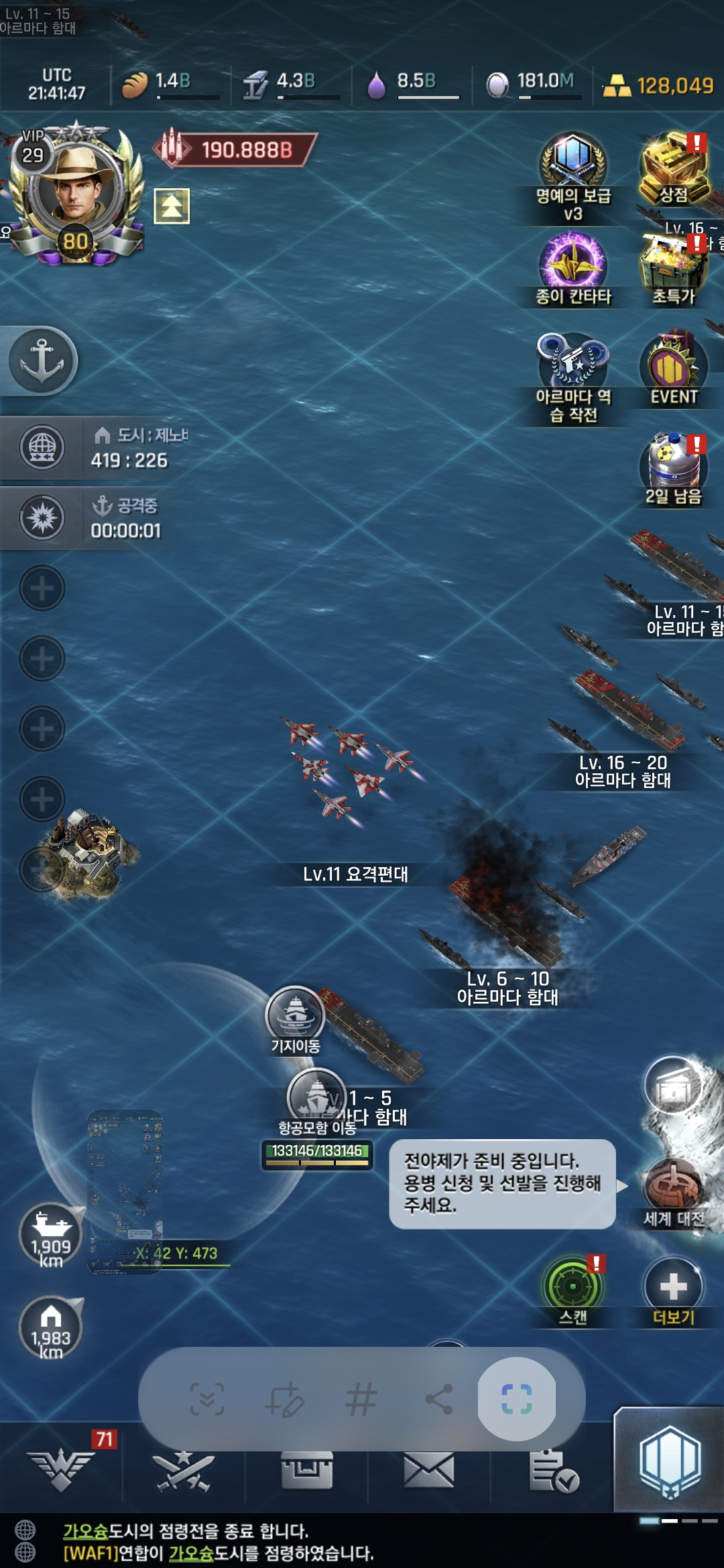
Task: Click the 가오슝 city link in chat
Action: click(x=86, y=1531)
